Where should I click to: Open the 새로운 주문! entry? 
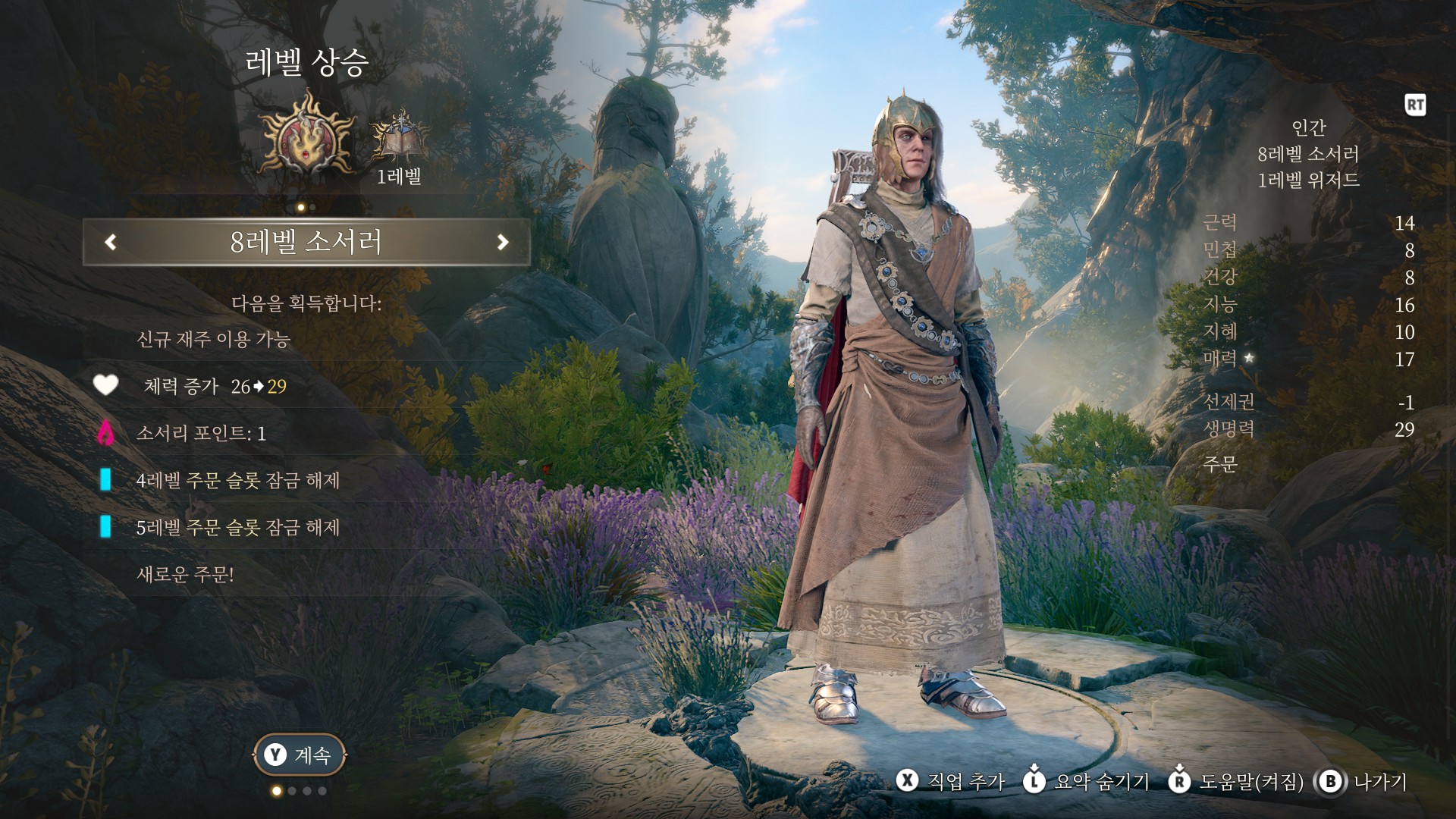tap(185, 575)
